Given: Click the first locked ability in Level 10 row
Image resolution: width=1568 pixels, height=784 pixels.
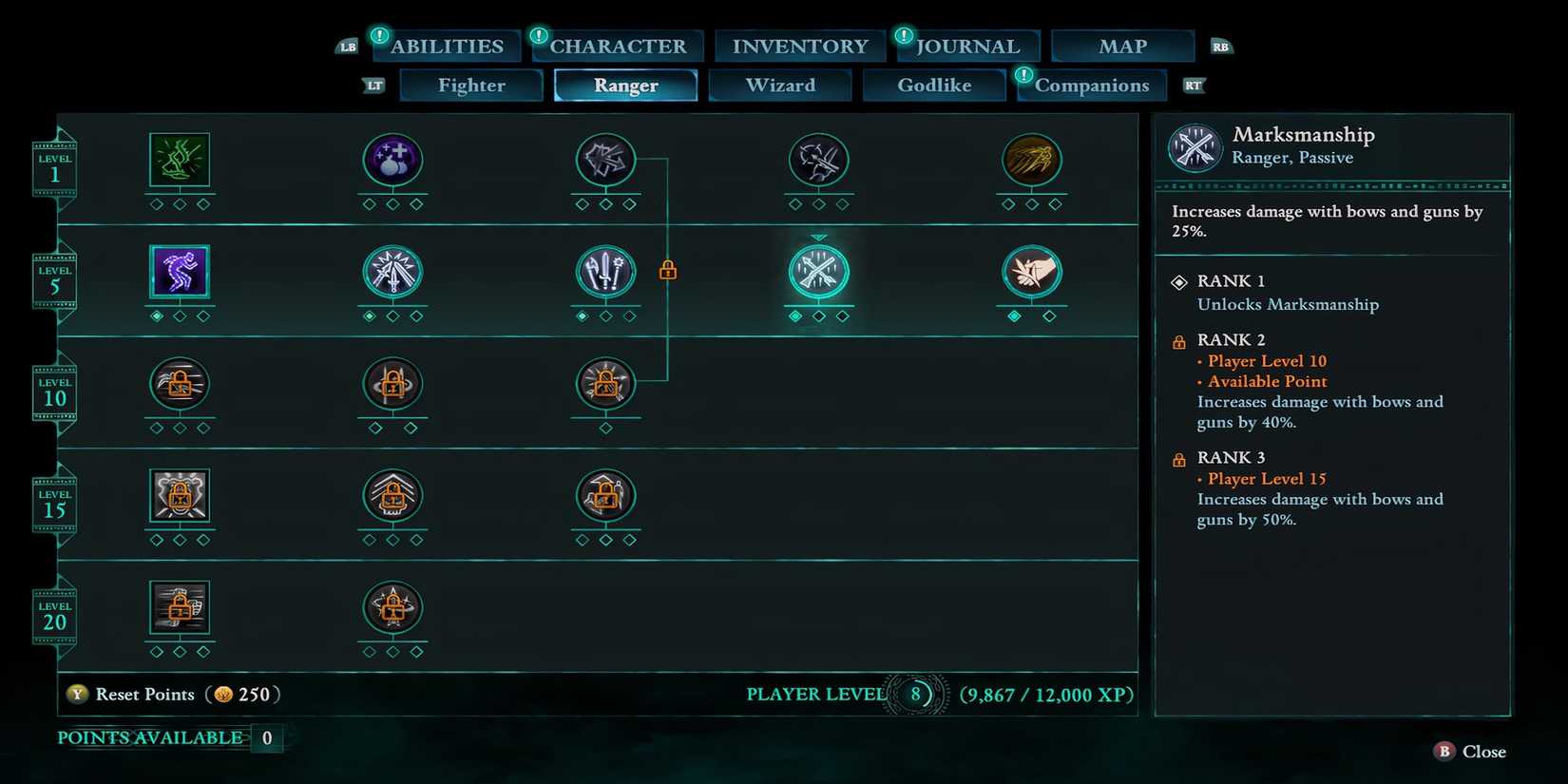Looking at the screenshot, I should pos(179,385).
